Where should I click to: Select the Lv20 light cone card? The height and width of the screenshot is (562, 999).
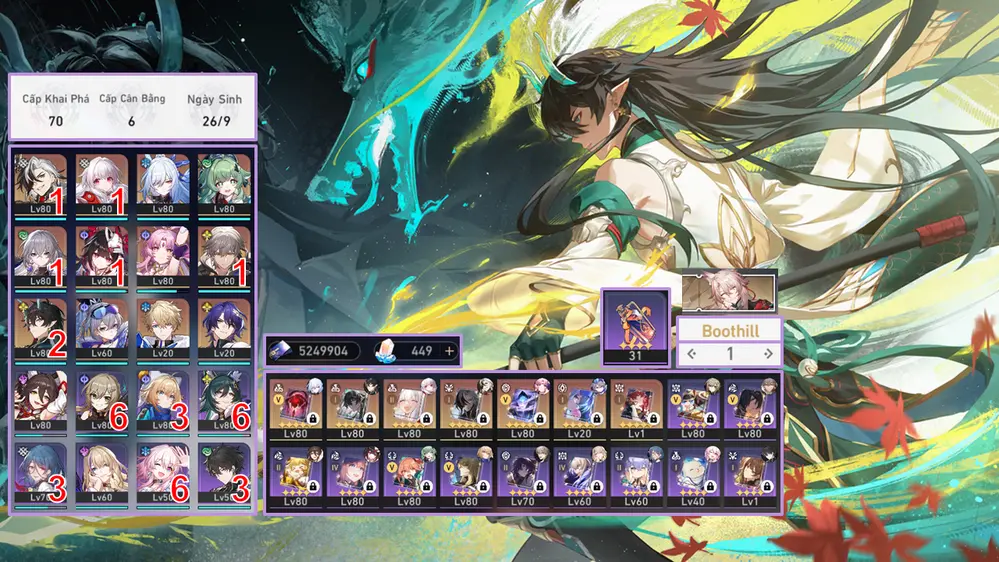(x=580, y=408)
